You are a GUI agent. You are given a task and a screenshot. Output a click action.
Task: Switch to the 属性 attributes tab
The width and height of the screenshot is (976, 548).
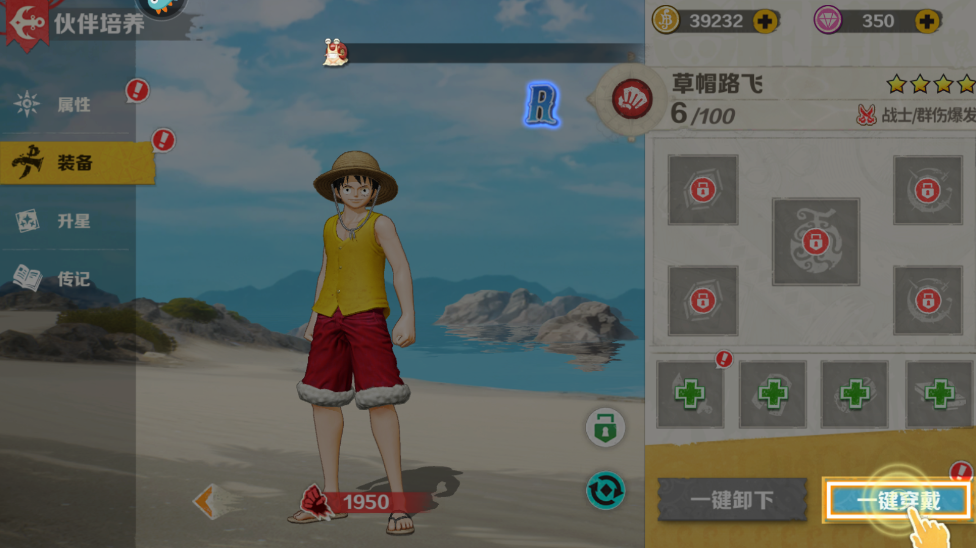pos(74,104)
